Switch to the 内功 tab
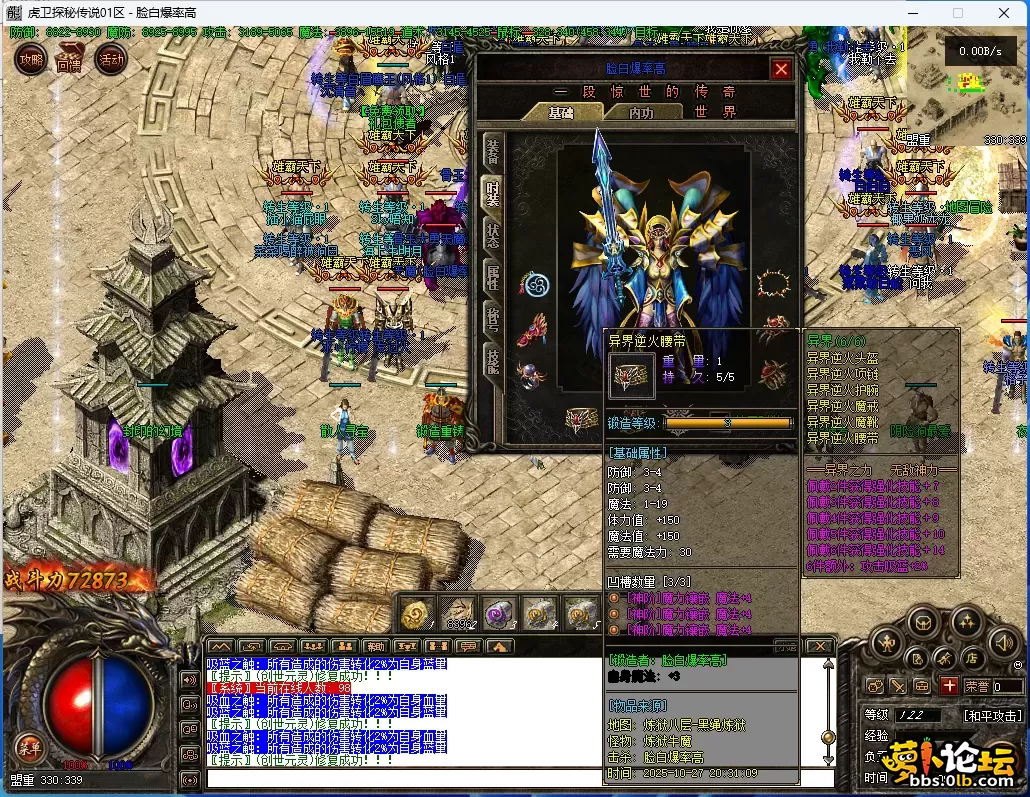 point(641,112)
